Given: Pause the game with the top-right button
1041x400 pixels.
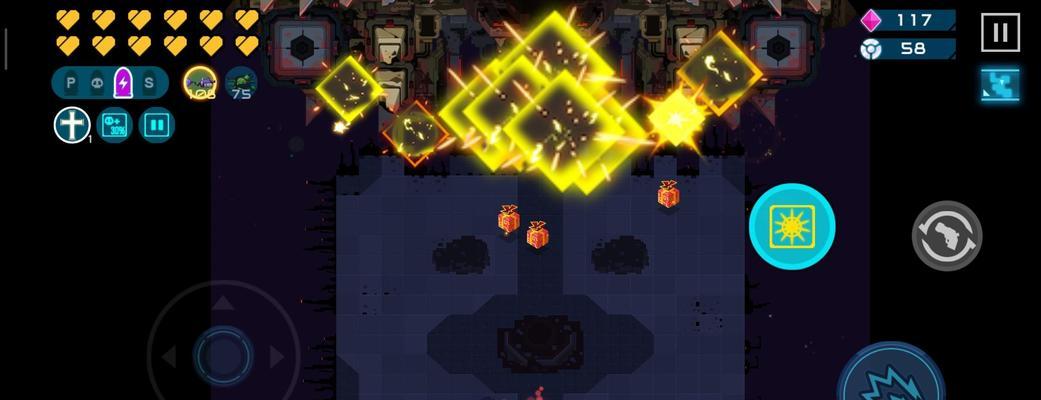Looking at the screenshot, I should [999, 32].
